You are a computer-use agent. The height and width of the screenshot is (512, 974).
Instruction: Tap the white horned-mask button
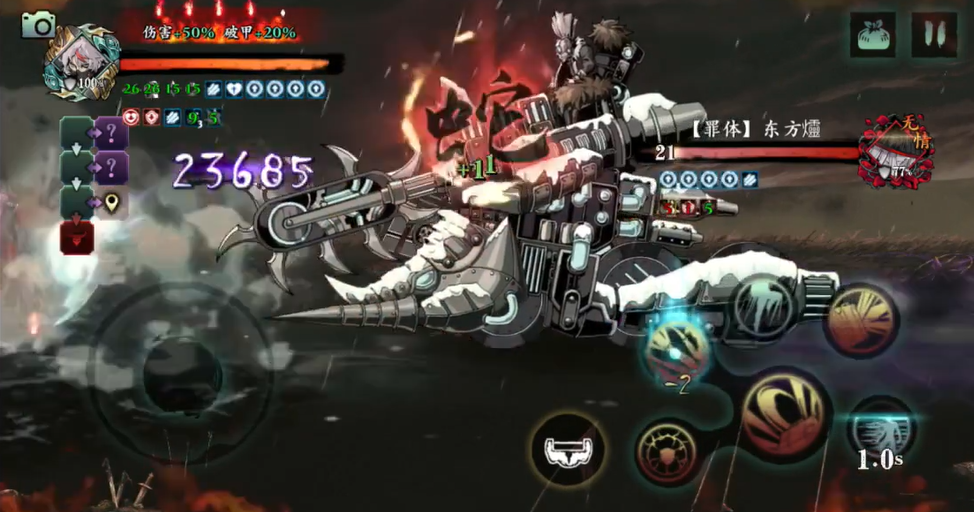[569, 450]
